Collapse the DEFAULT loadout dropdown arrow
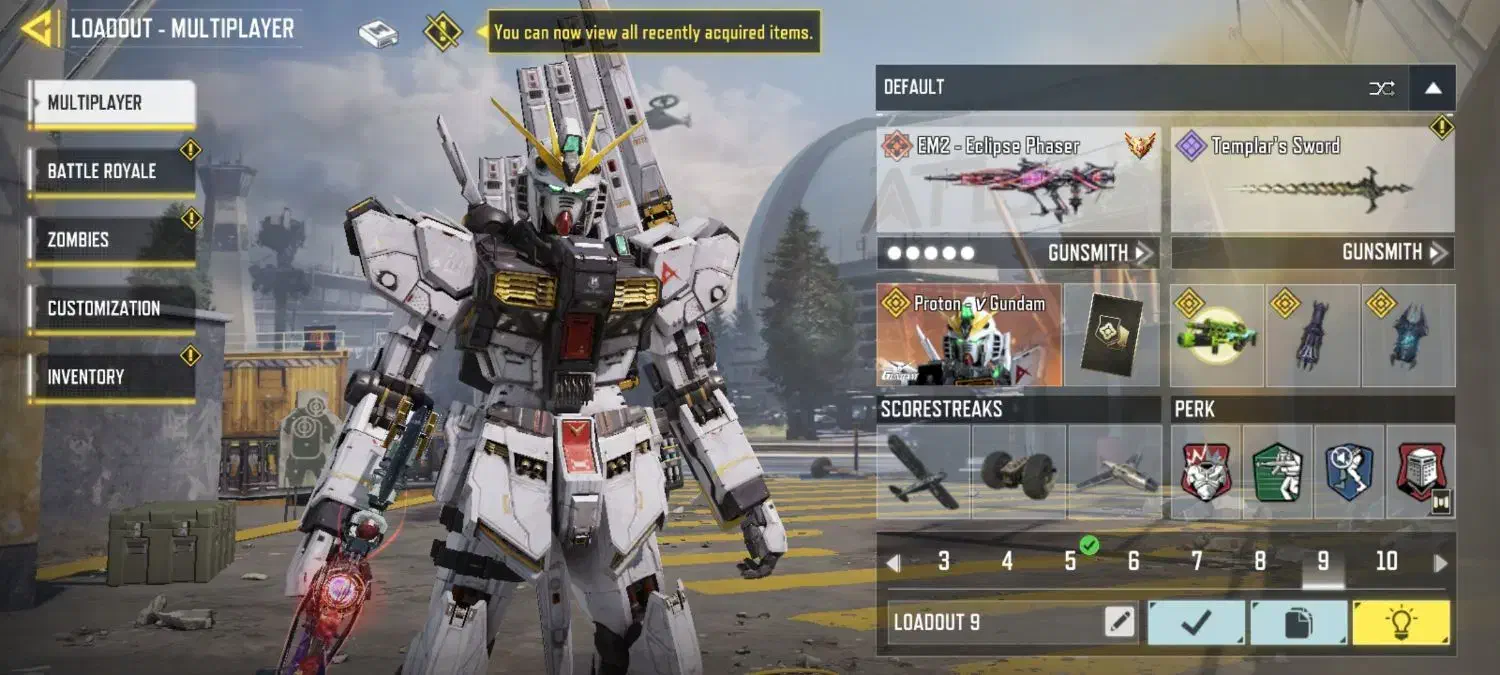Image resolution: width=1500 pixels, height=675 pixels. click(1433, 88)
